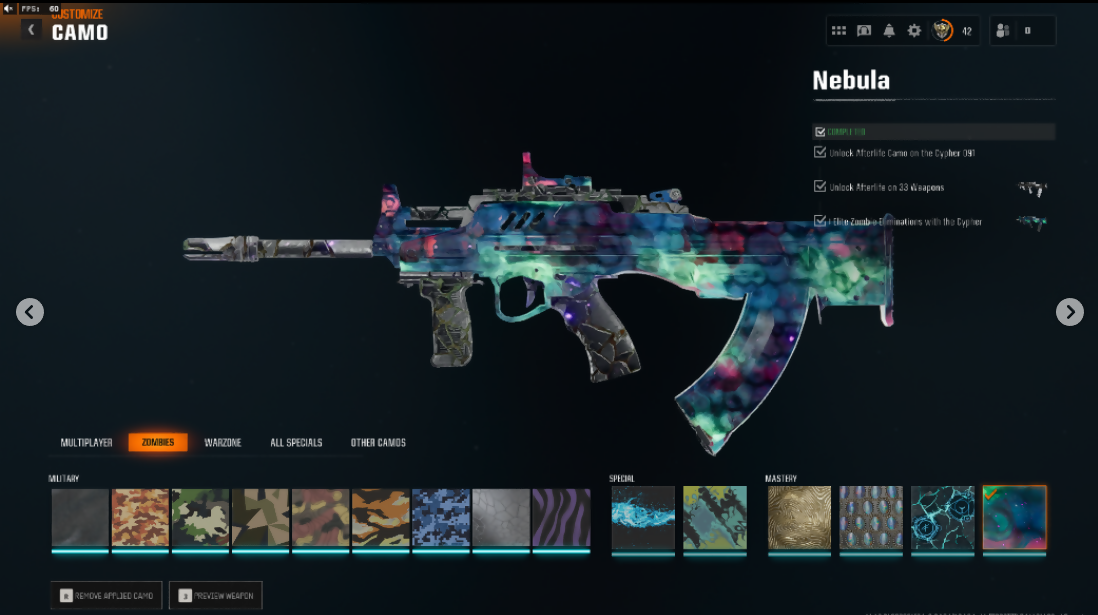Open the settings gear icon

pyautogui.click(x=914, y=31)
